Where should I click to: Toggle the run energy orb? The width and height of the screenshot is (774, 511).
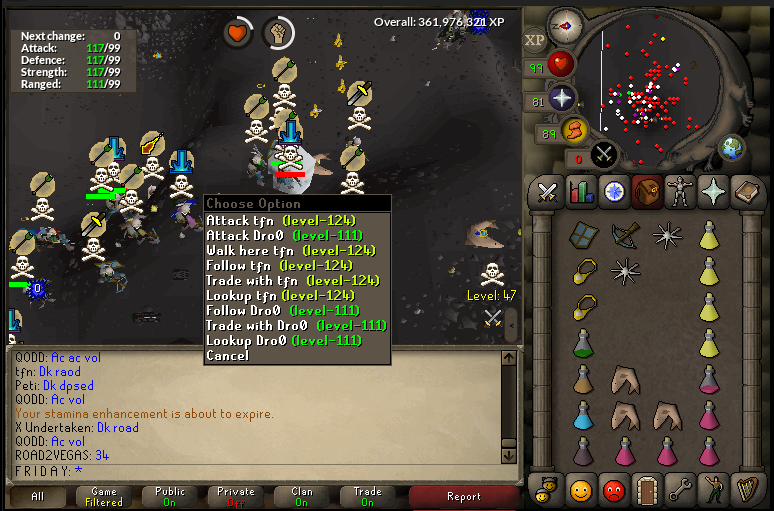[x=574, y=129]
